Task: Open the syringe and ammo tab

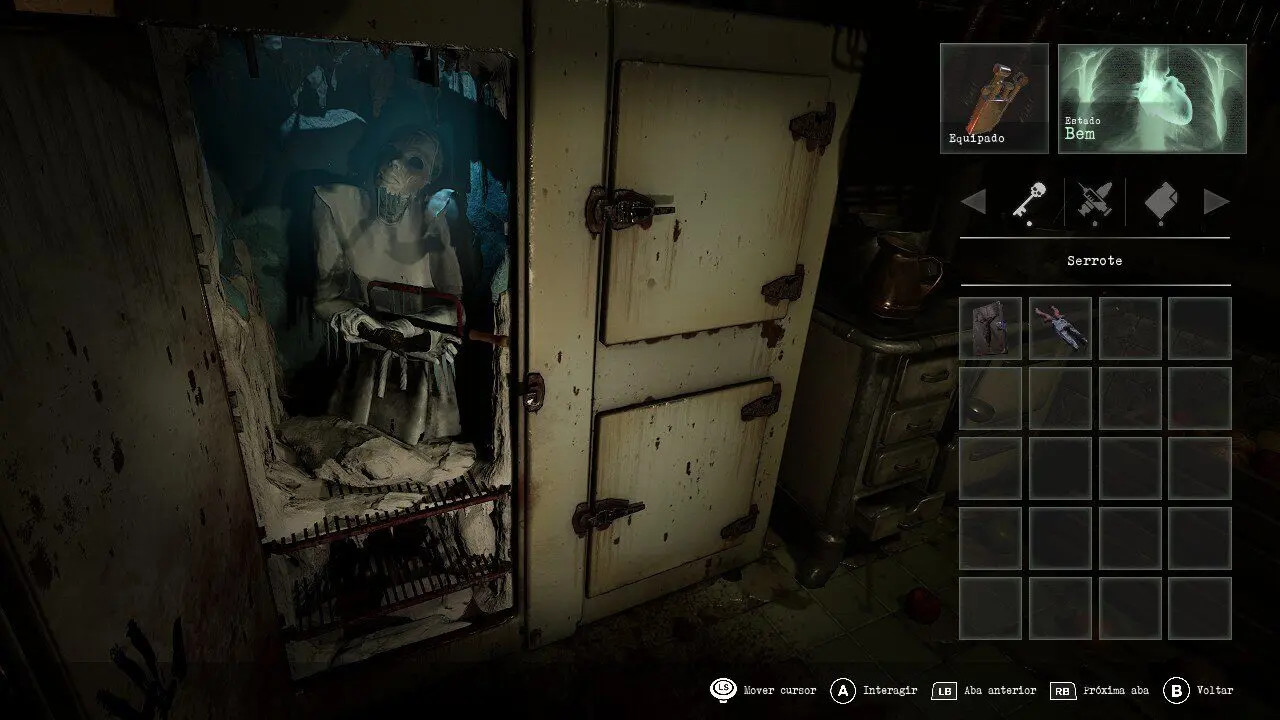Action: tap(1095, 201)
